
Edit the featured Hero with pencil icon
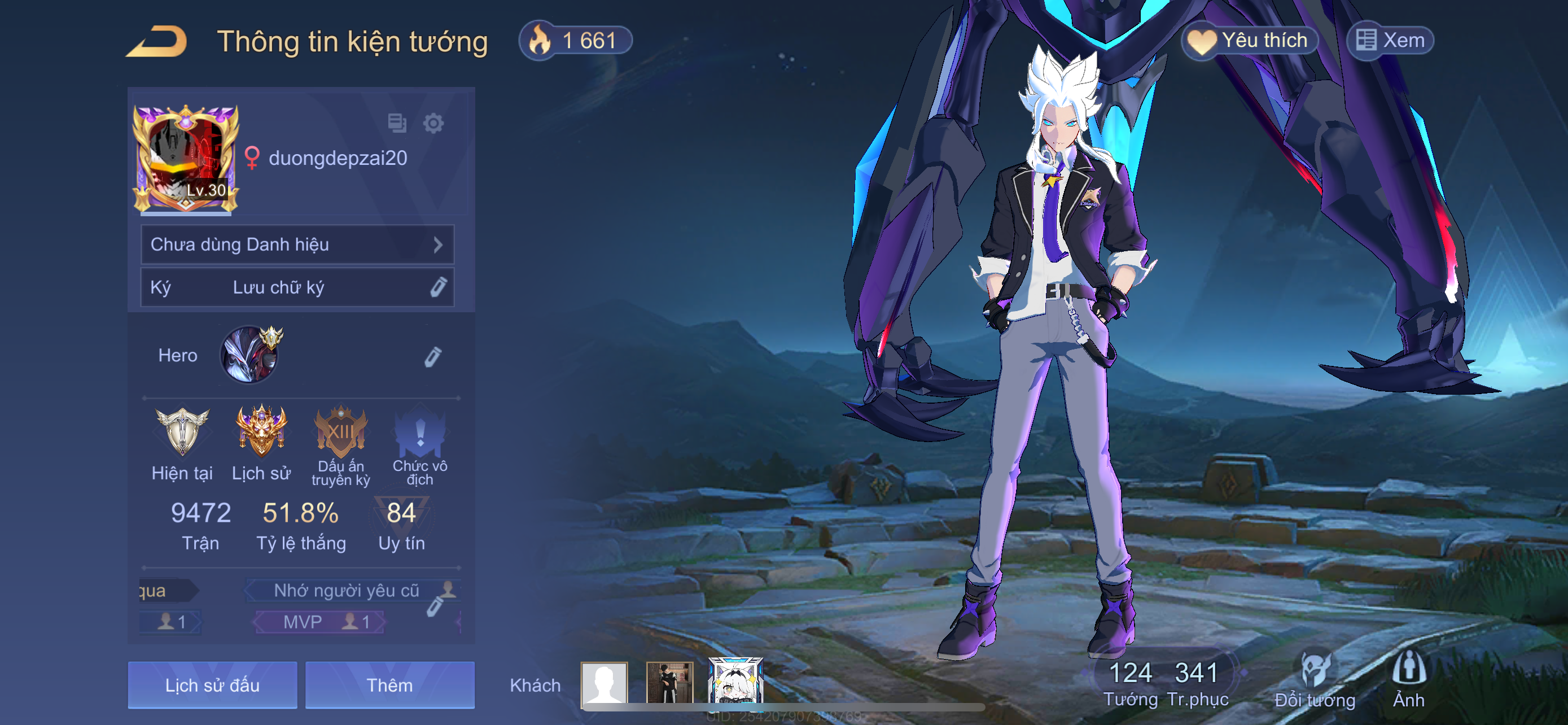[x=433, y=357]
